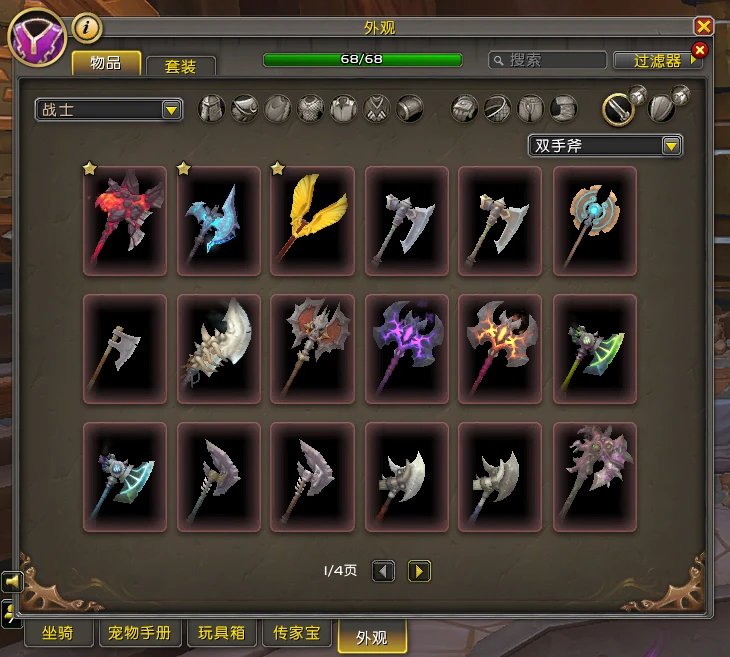Select the 物品 items tab
The height and width of the screenshot is (657, 730).
[106, 63]
